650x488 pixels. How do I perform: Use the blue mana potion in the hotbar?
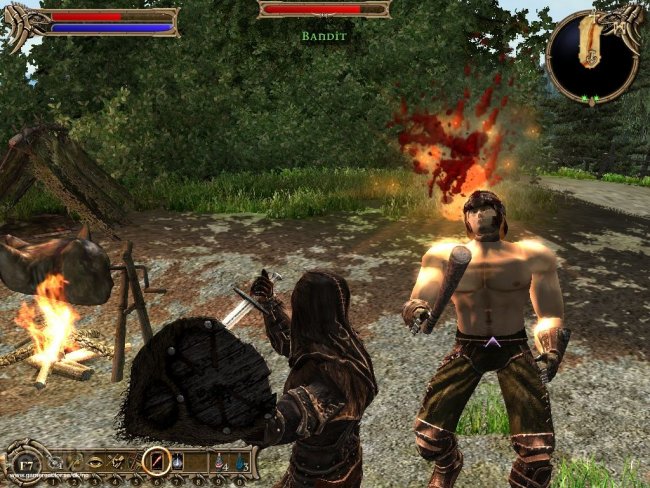click(x=241, y=460)
